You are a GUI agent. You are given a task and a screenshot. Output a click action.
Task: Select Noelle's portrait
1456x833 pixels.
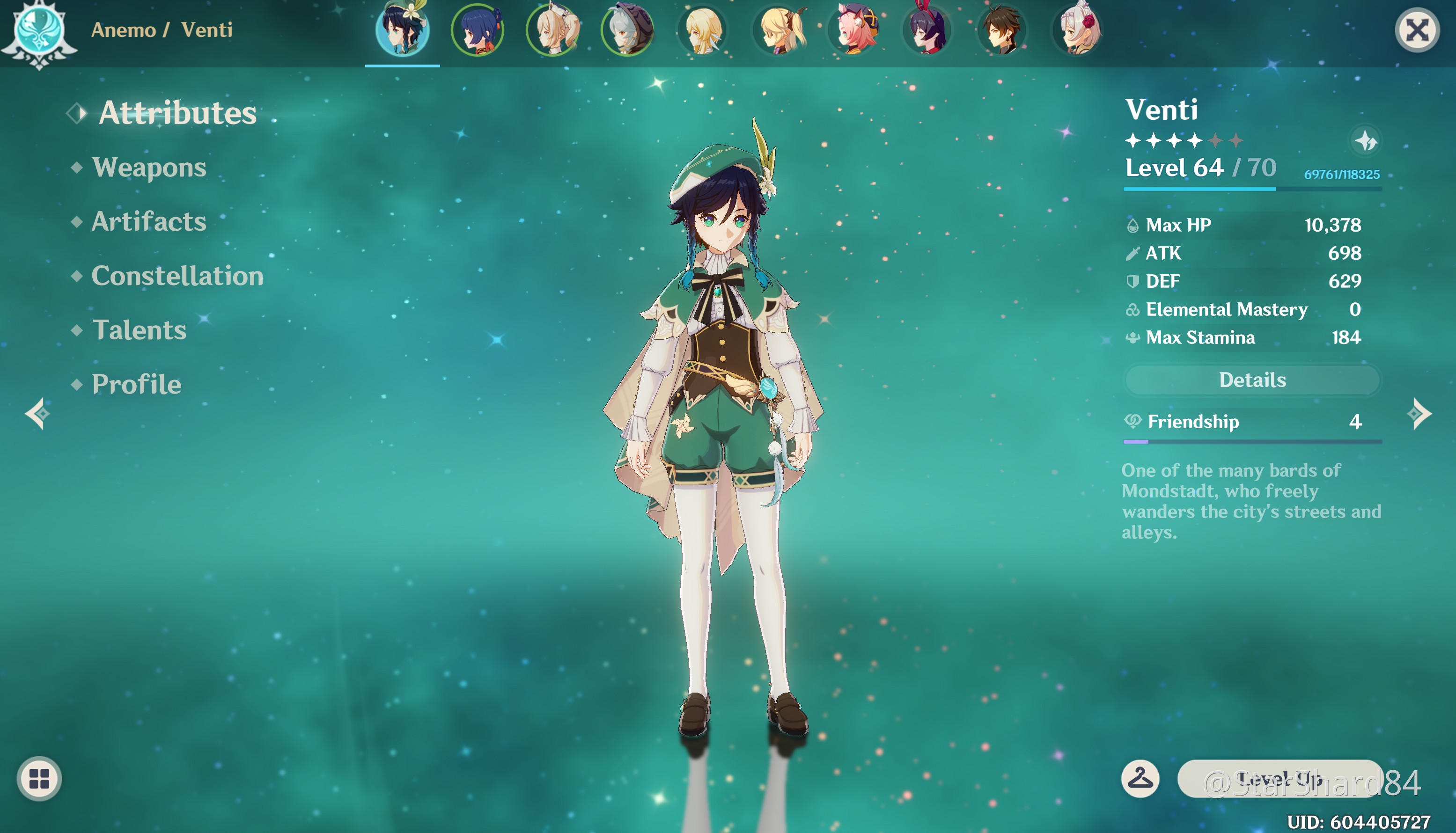pyautogui.click(x=1078, y=30)
